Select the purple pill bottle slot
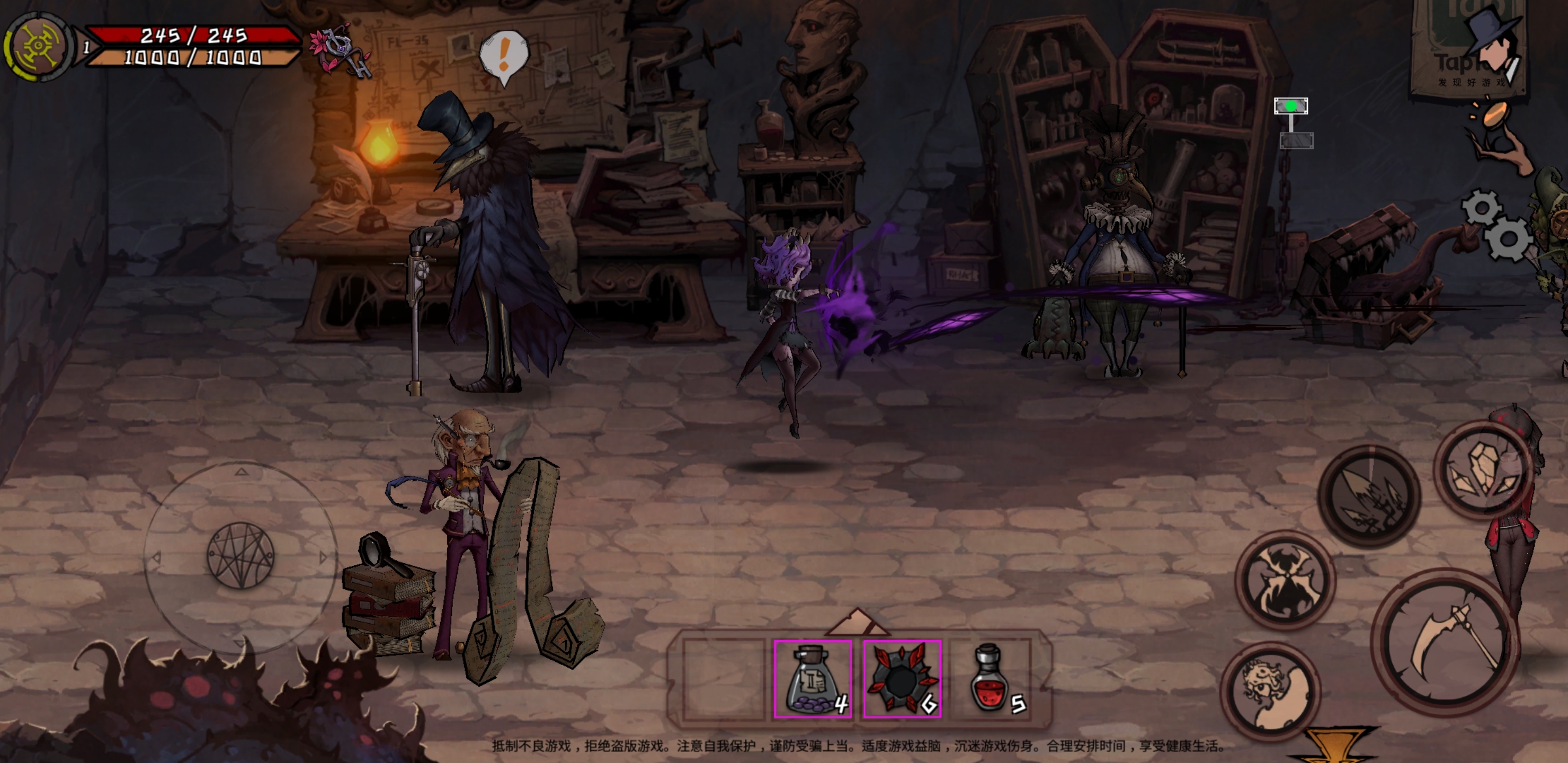 [813, 678]
